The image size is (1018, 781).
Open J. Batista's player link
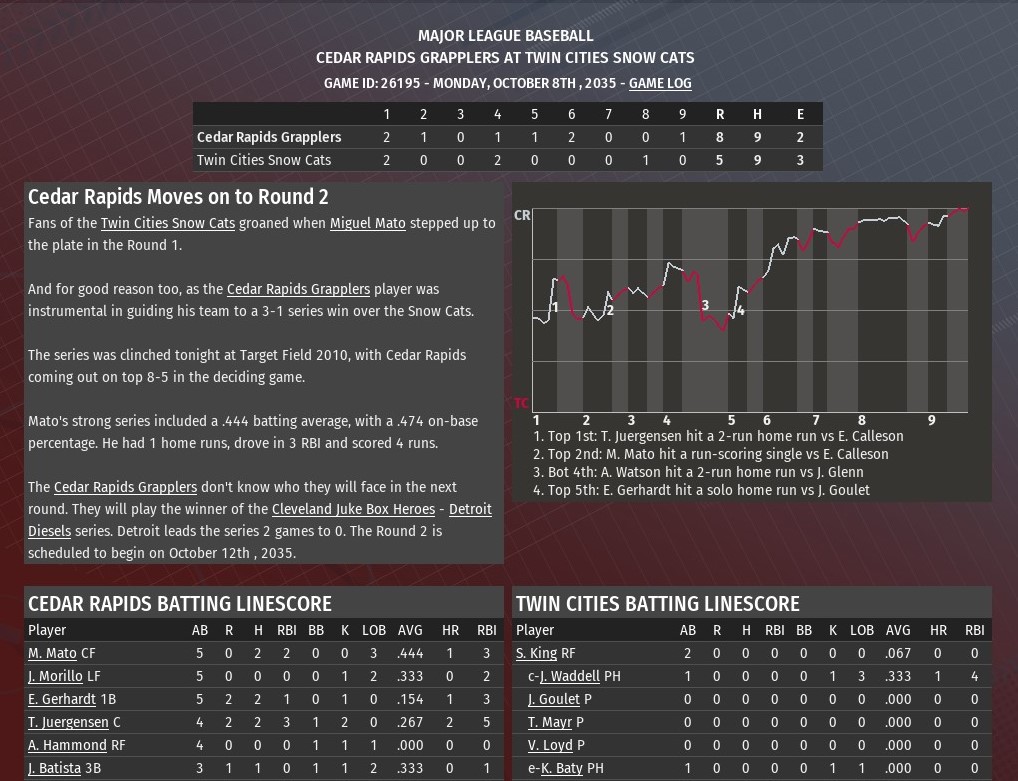(54, 768)
